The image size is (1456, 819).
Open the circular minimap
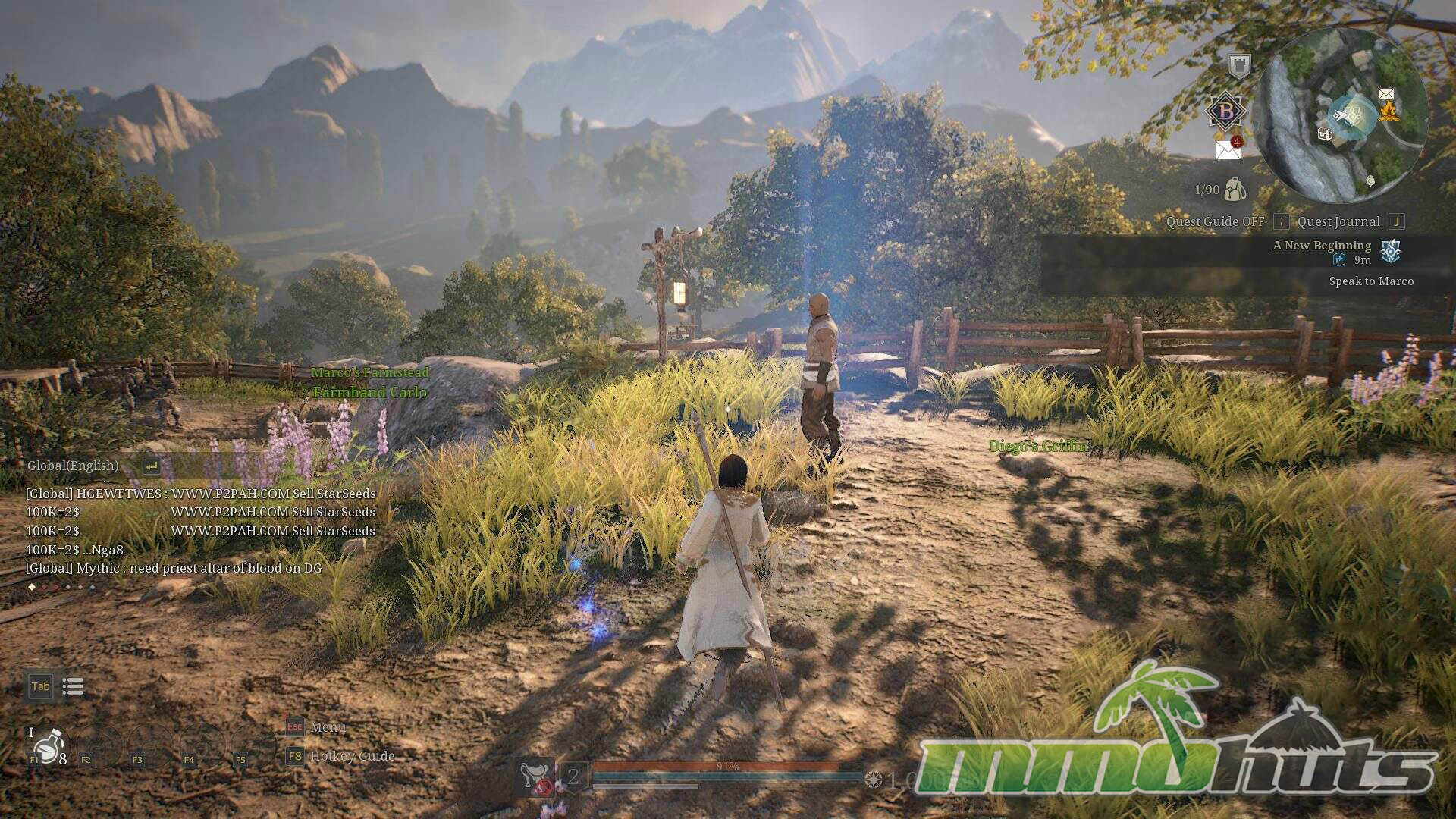pos(1341,115)
